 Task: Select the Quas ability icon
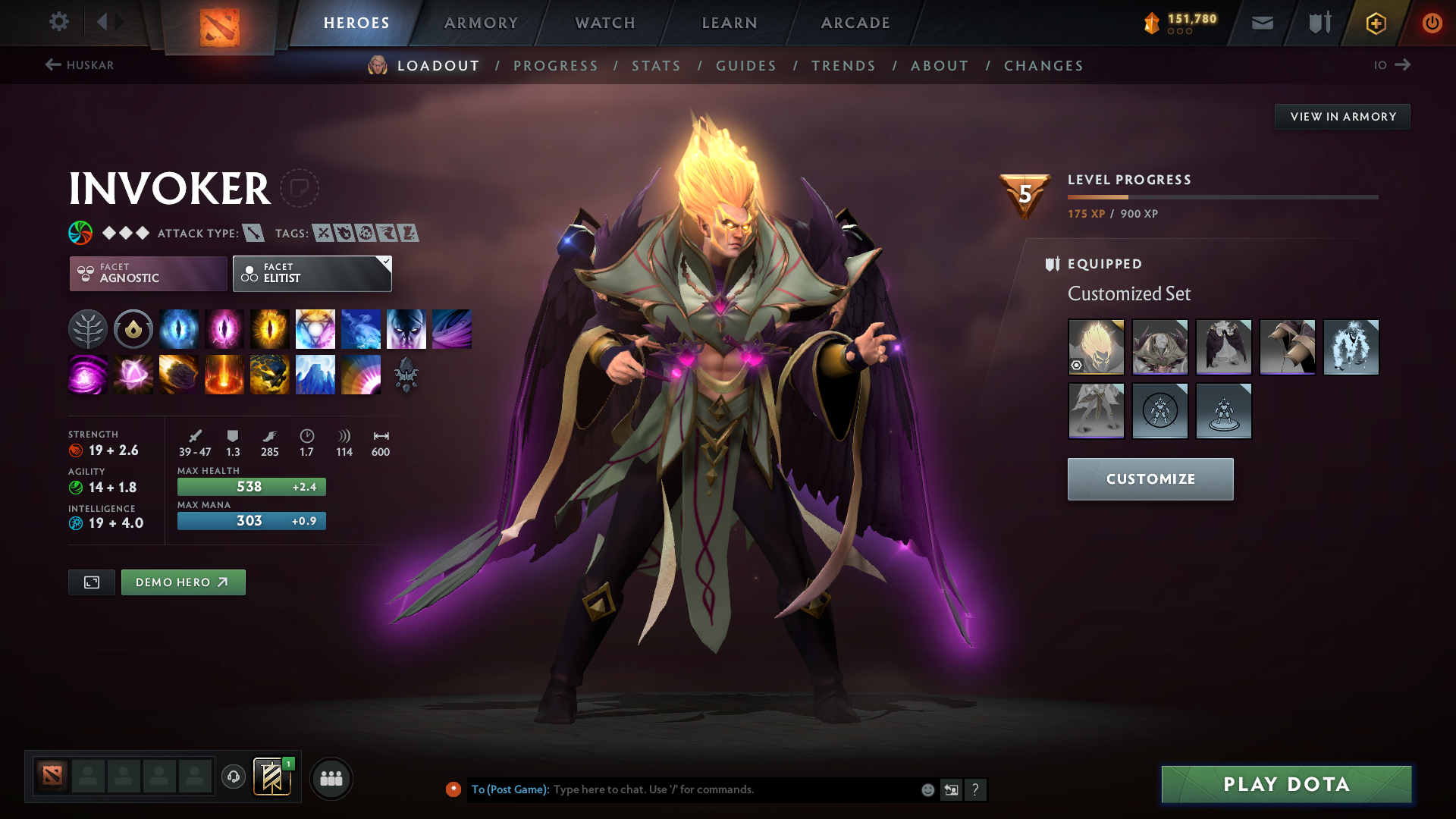click(x=179, y=328)
